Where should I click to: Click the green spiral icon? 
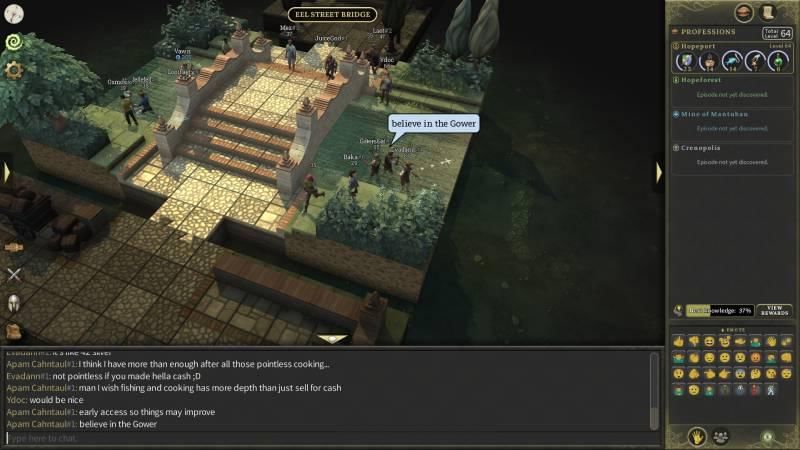pyautogui.click(x=14, y=42)
